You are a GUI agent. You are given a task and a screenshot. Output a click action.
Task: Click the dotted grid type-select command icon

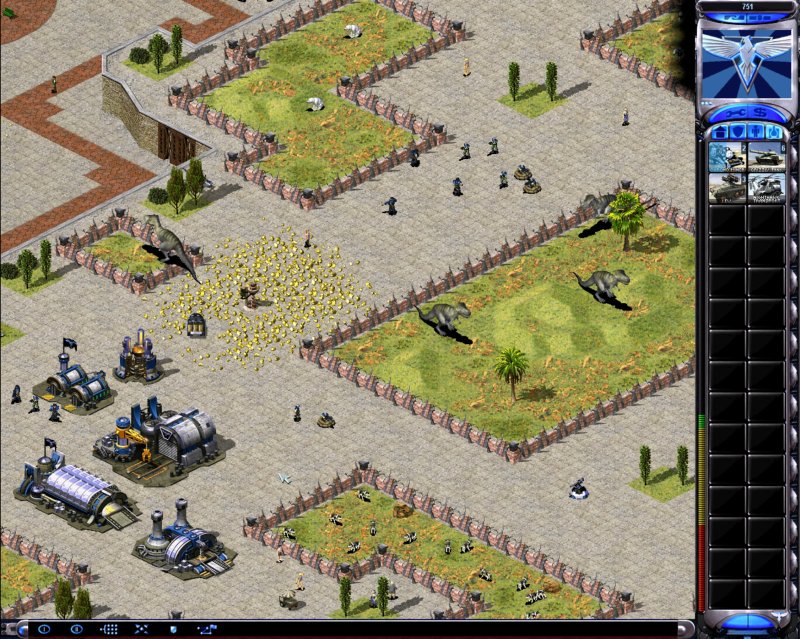110,630
